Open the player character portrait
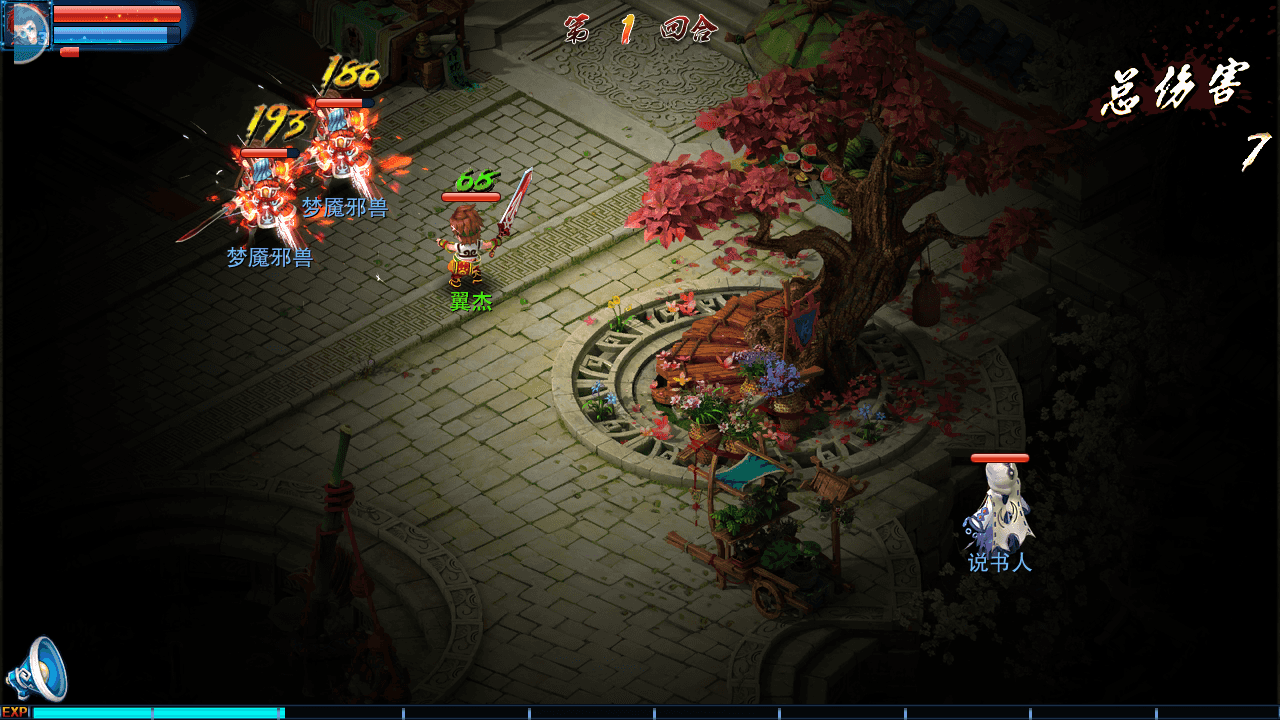The image size is (1280, 720). tap(26, 27)
